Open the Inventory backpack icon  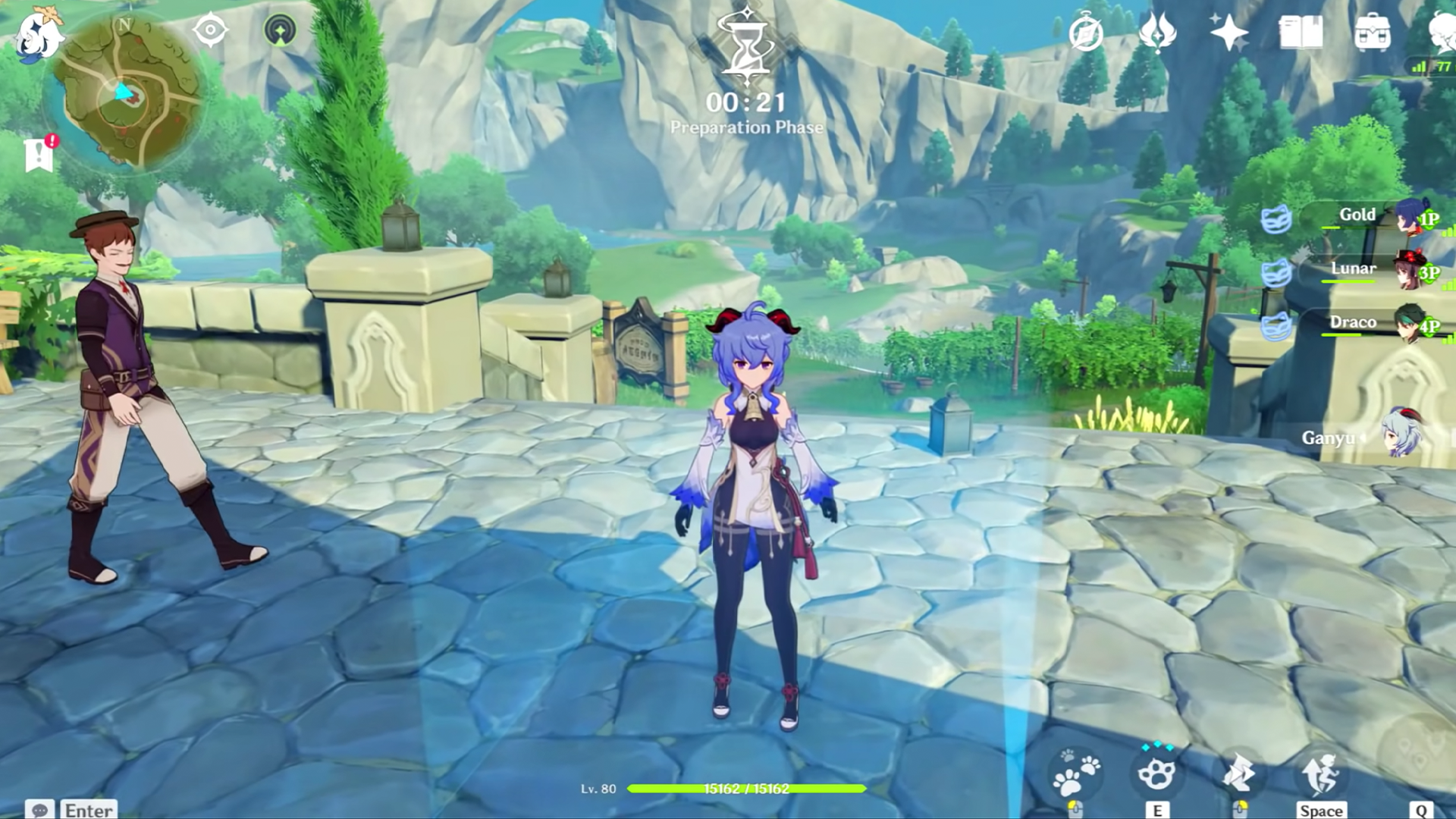click(1373, 33)
